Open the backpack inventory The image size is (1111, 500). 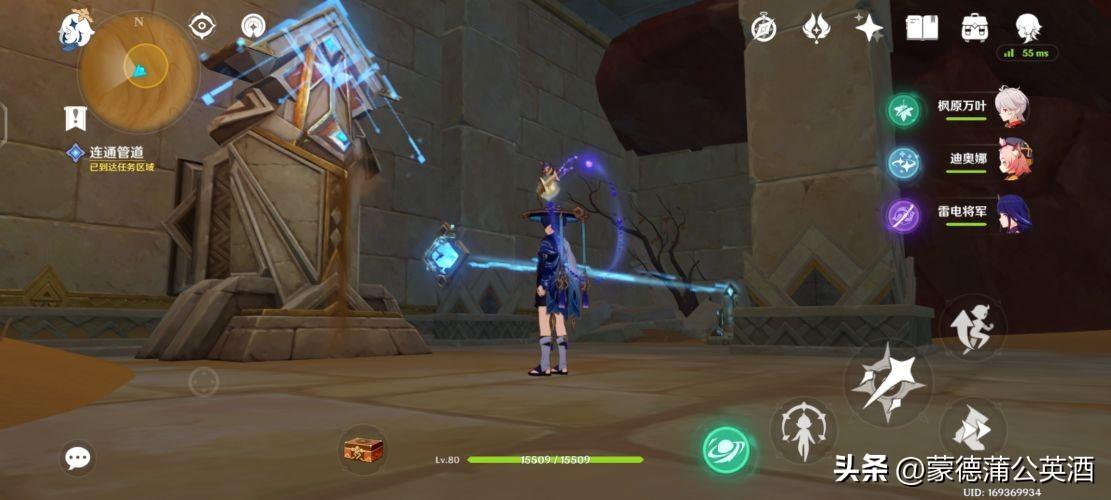pyautogui.click(x=975, y=28)
